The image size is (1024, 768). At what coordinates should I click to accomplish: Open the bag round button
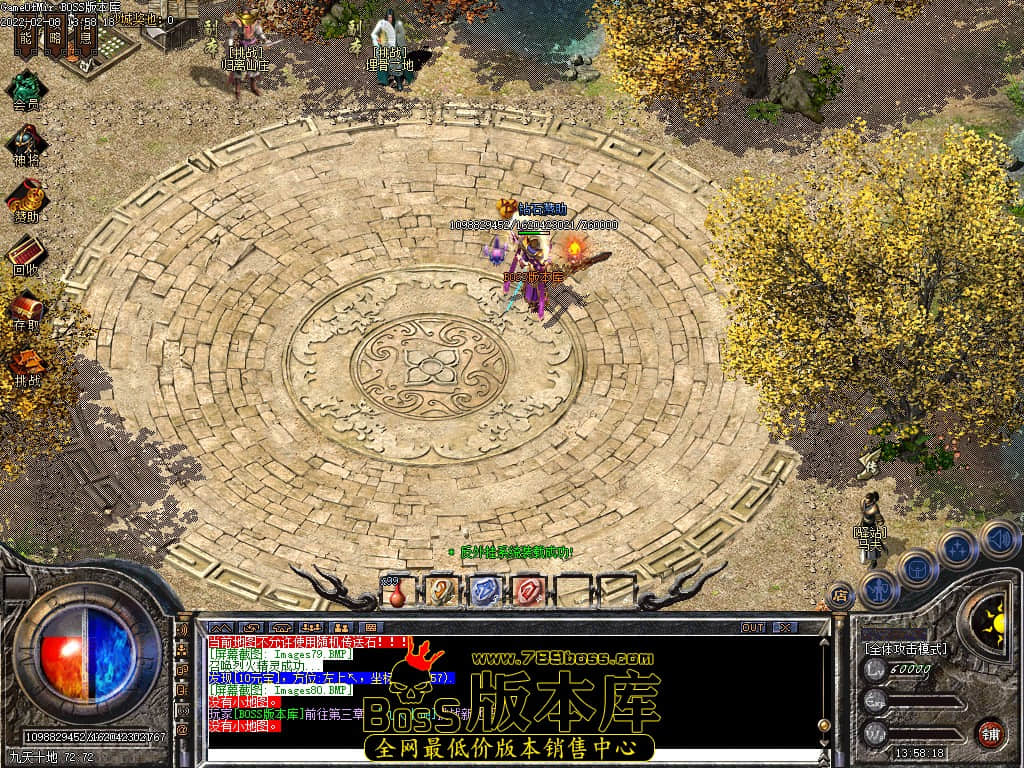tap(917, 569)
